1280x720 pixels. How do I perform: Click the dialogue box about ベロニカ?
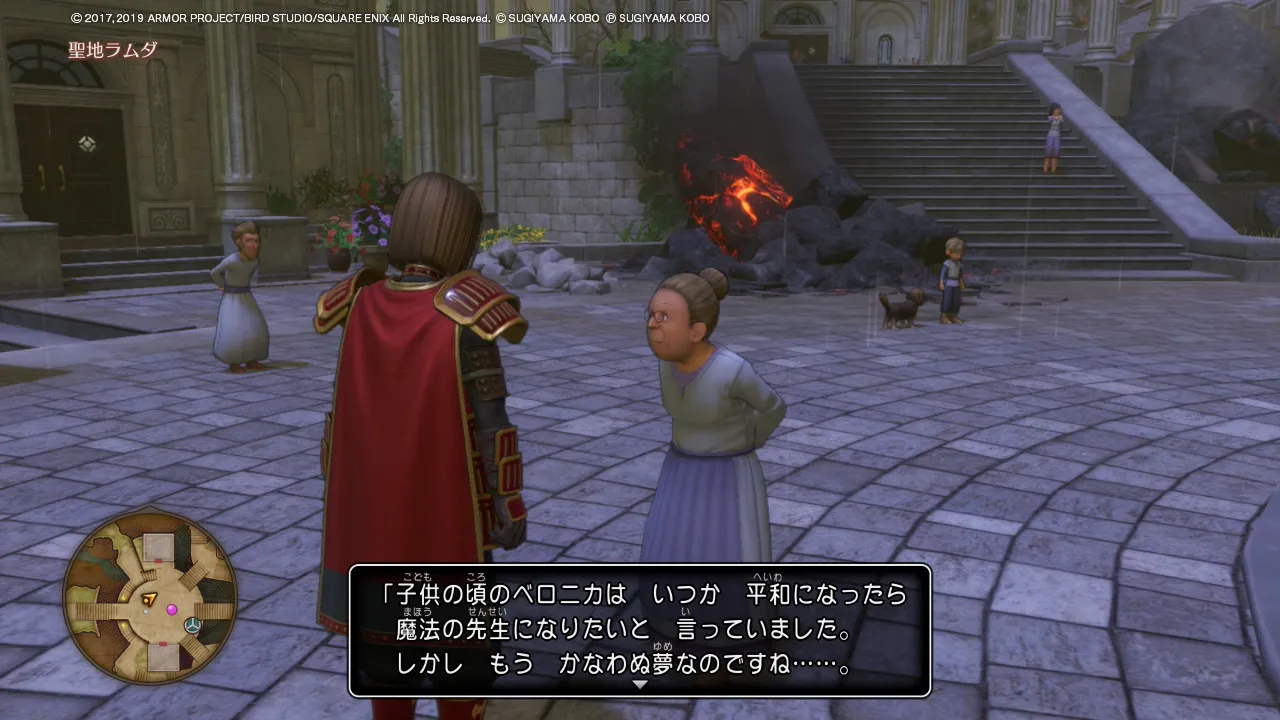[640, 630]
